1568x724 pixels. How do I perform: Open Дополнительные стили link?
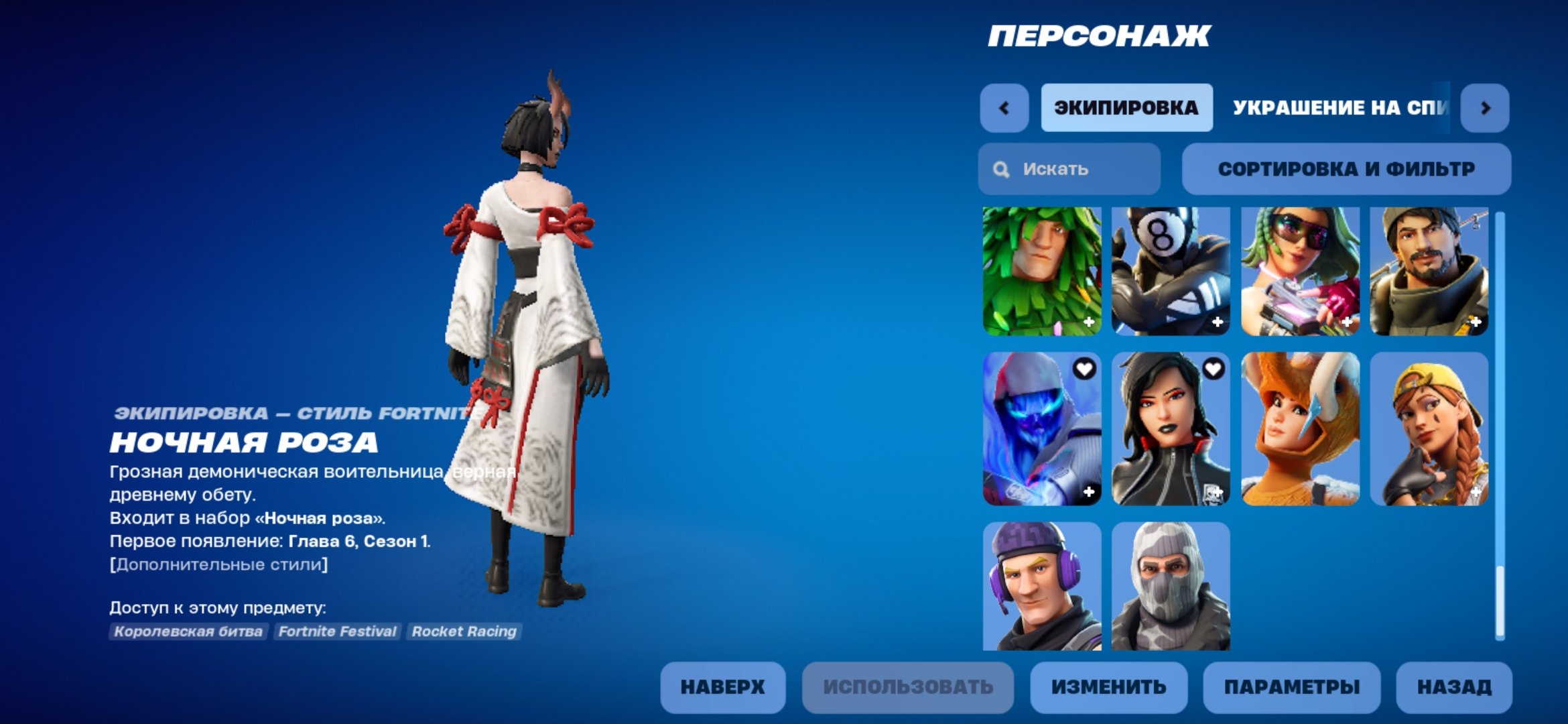coord(218,565)
